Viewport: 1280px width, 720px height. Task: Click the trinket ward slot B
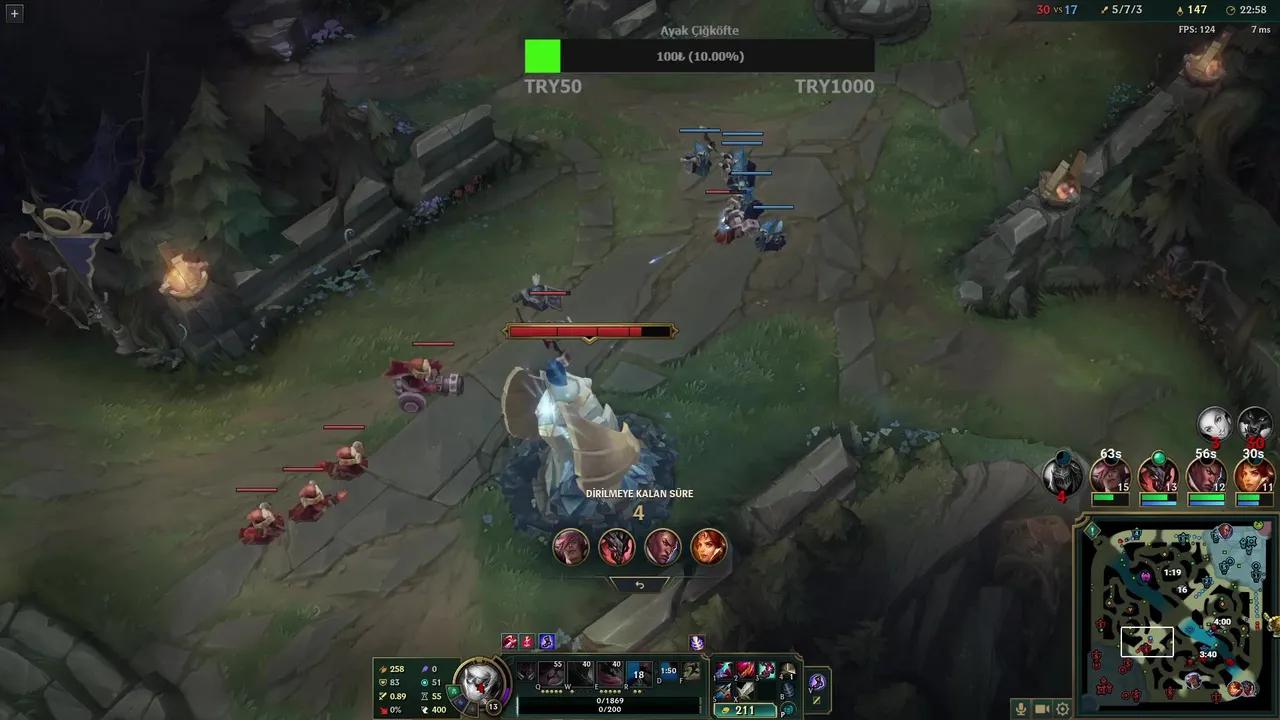tap(787, 690)
